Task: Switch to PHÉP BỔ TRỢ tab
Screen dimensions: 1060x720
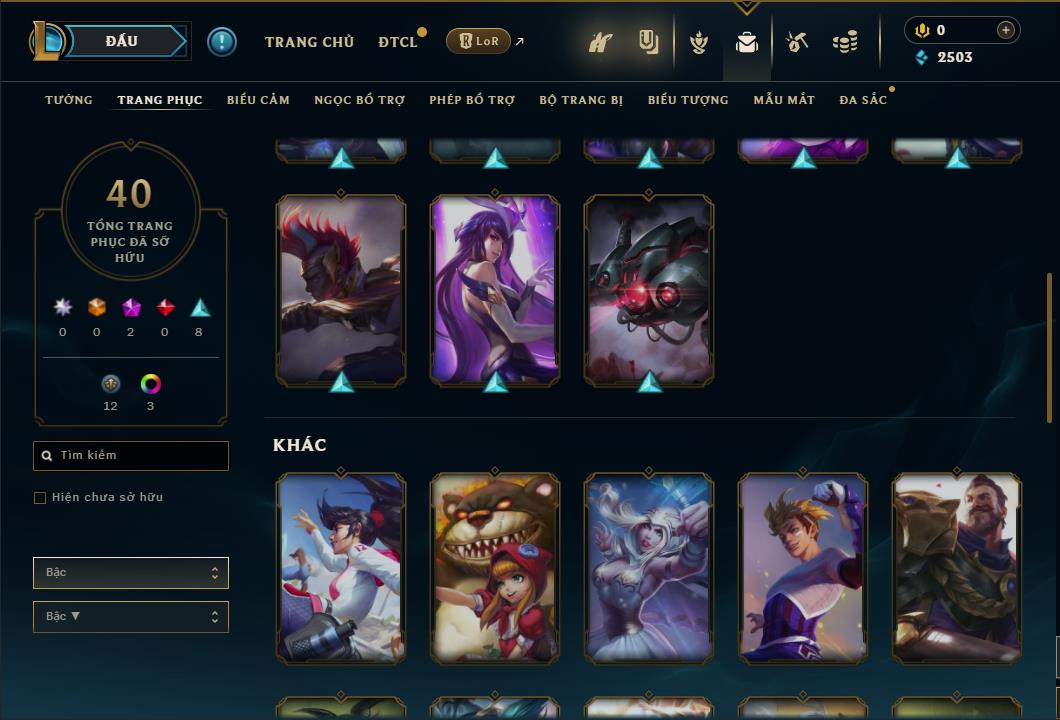Action: click(x=472, y=100)
